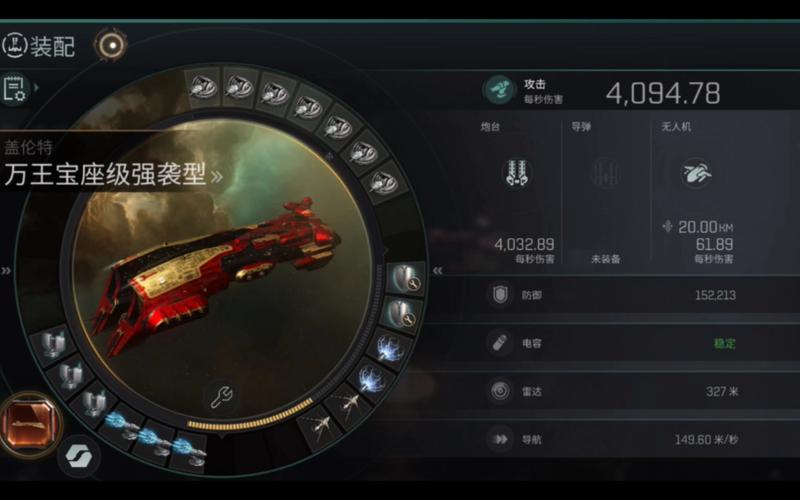Screen dimensions: 800x500
Task: Expand the stats panel with the « arrow
Action: (437, 270)
